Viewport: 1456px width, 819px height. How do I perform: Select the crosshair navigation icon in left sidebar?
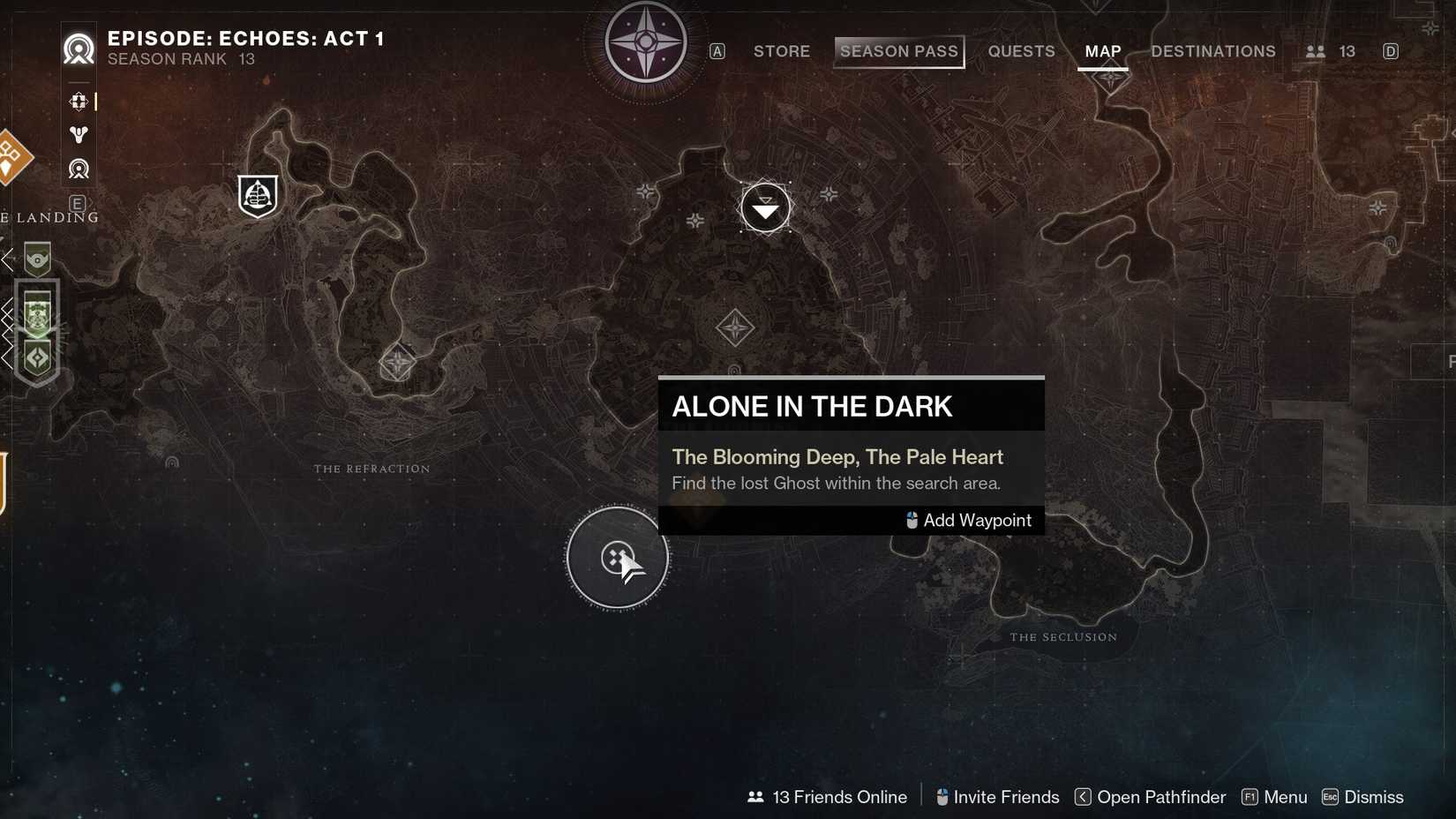(78, 101)
